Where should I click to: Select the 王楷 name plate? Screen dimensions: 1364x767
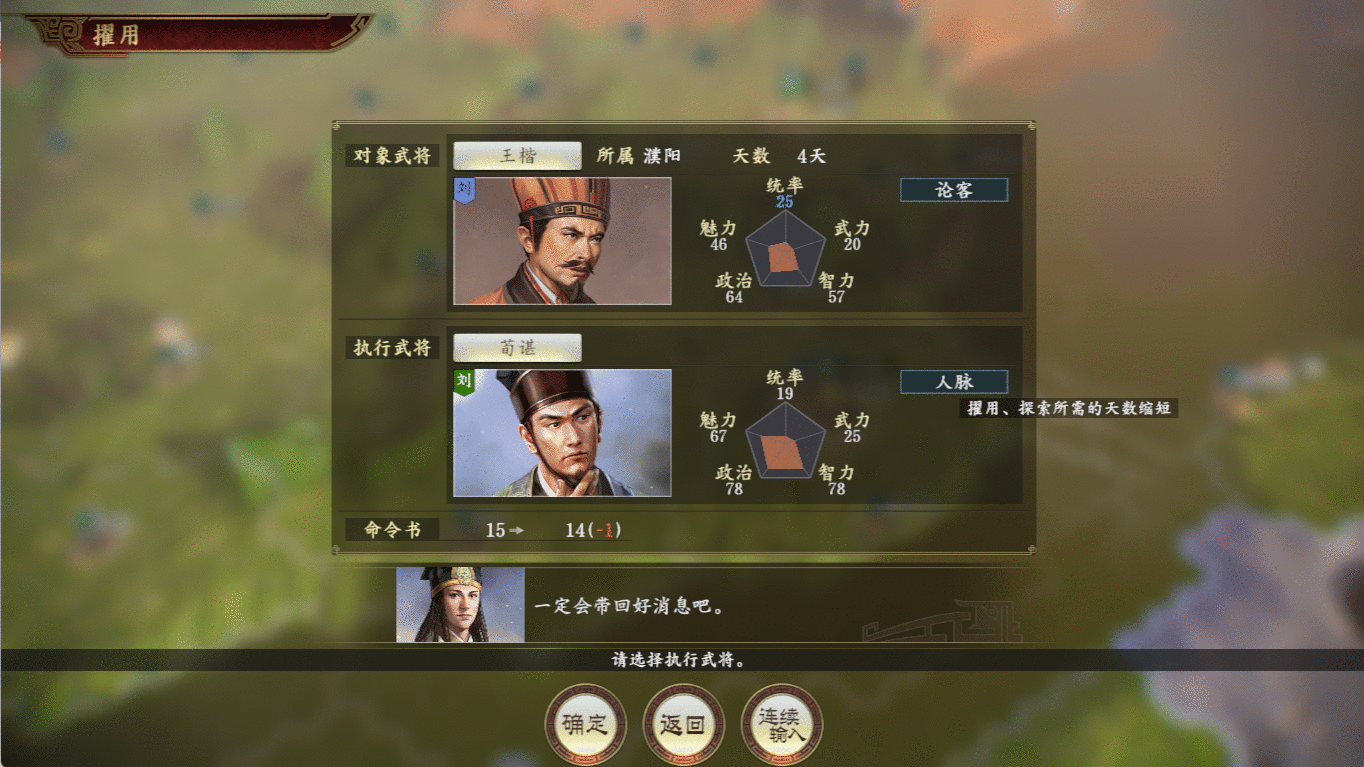pos(518,155)
